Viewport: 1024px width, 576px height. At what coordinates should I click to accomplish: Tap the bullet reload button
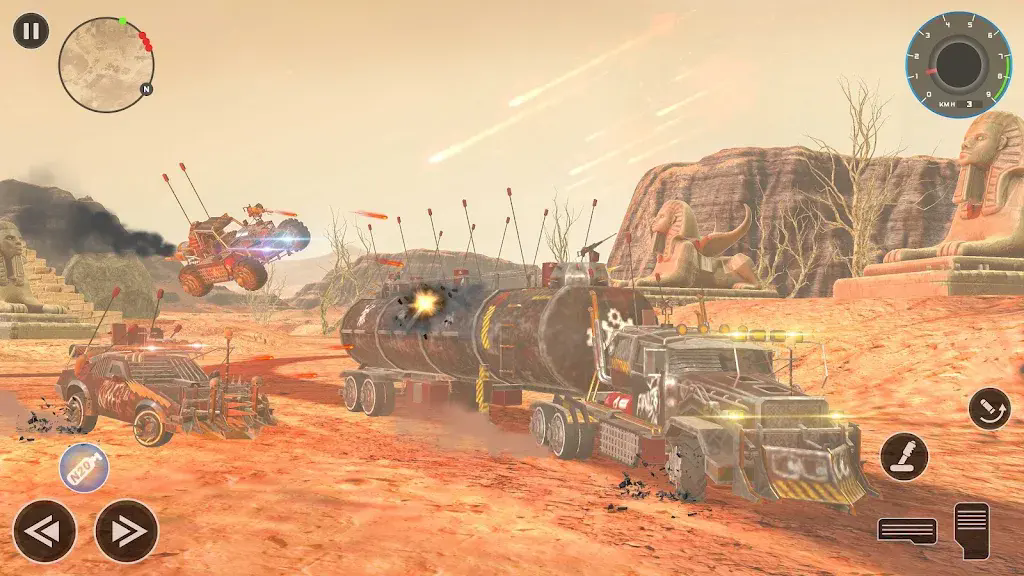pyautogui.click(x=989, y=408)
